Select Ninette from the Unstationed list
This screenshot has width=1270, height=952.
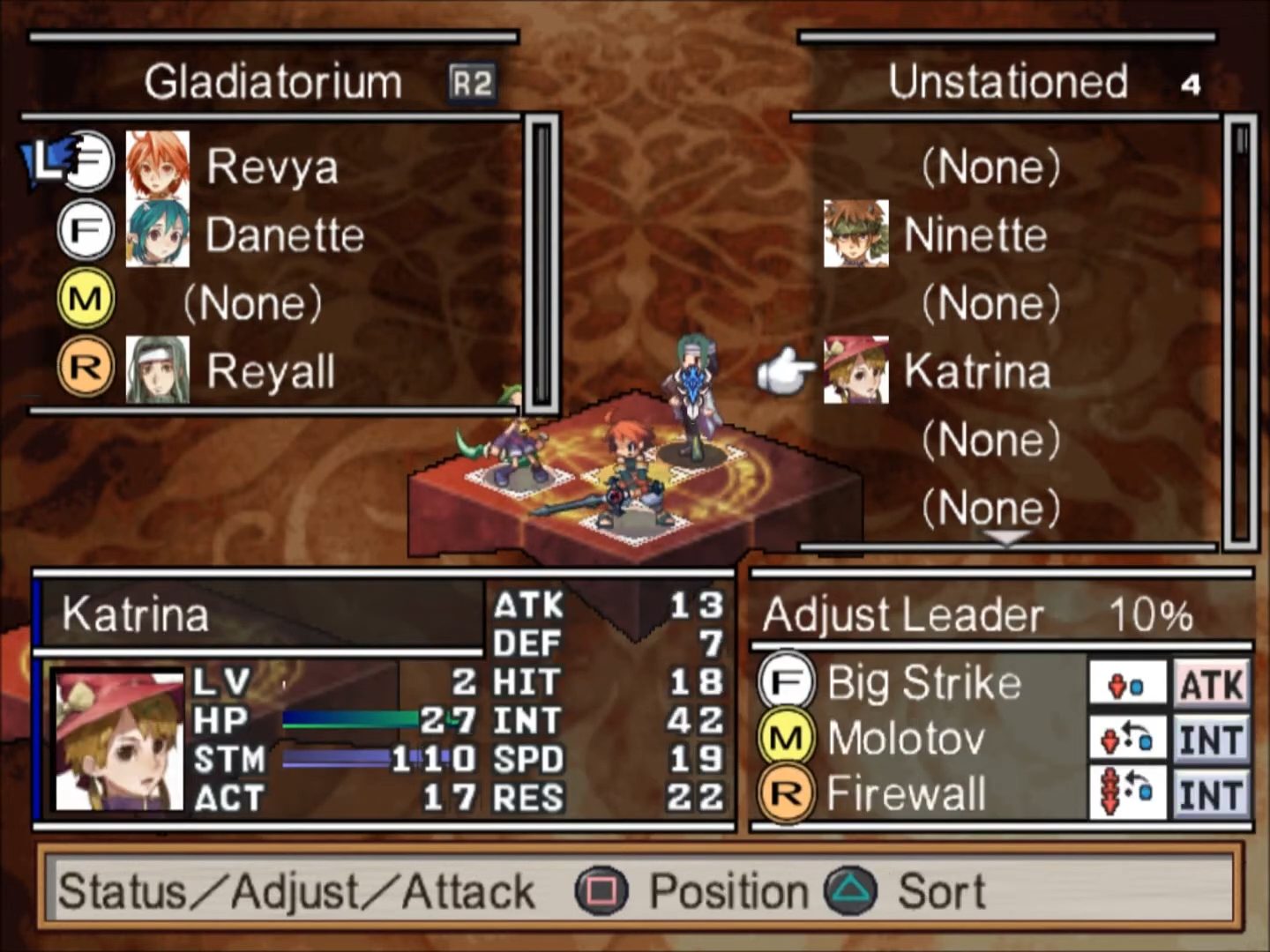pyautogui.click(x=975, y=234)
